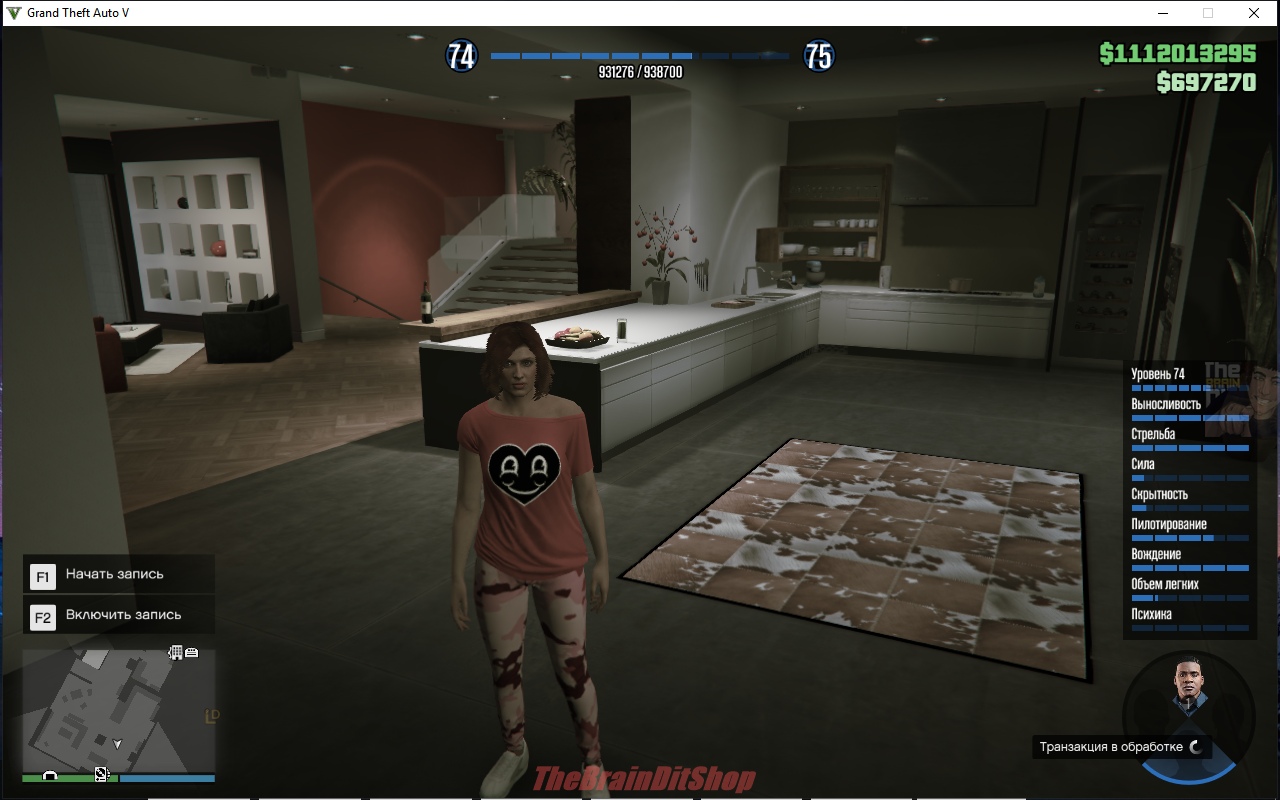Image resolution: width=1280 pixels, height=800 pixels.
Task: Click the minimap in the corner
Action: tap(119, 708)
